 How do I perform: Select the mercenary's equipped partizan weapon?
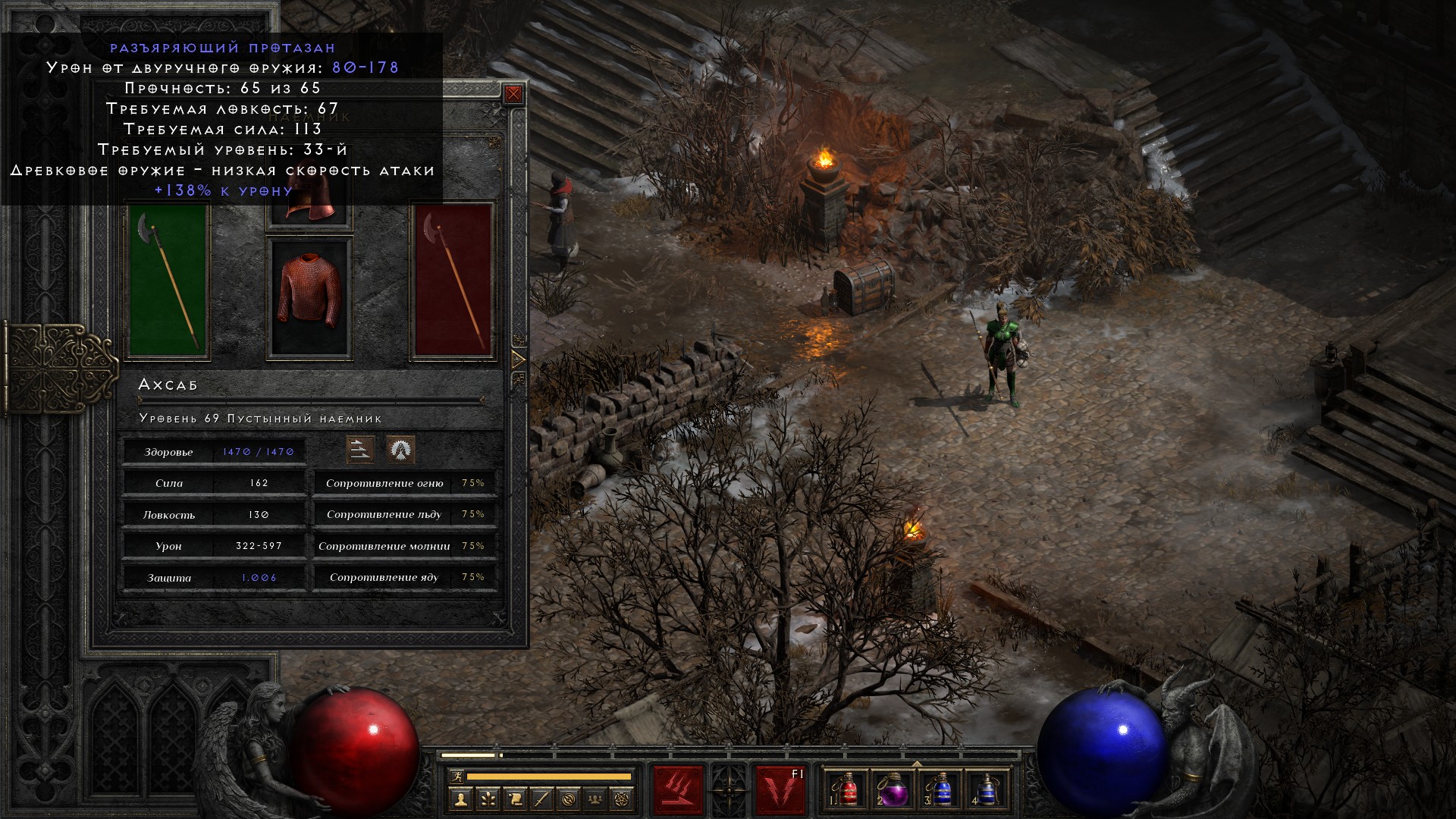click(168, 279)
